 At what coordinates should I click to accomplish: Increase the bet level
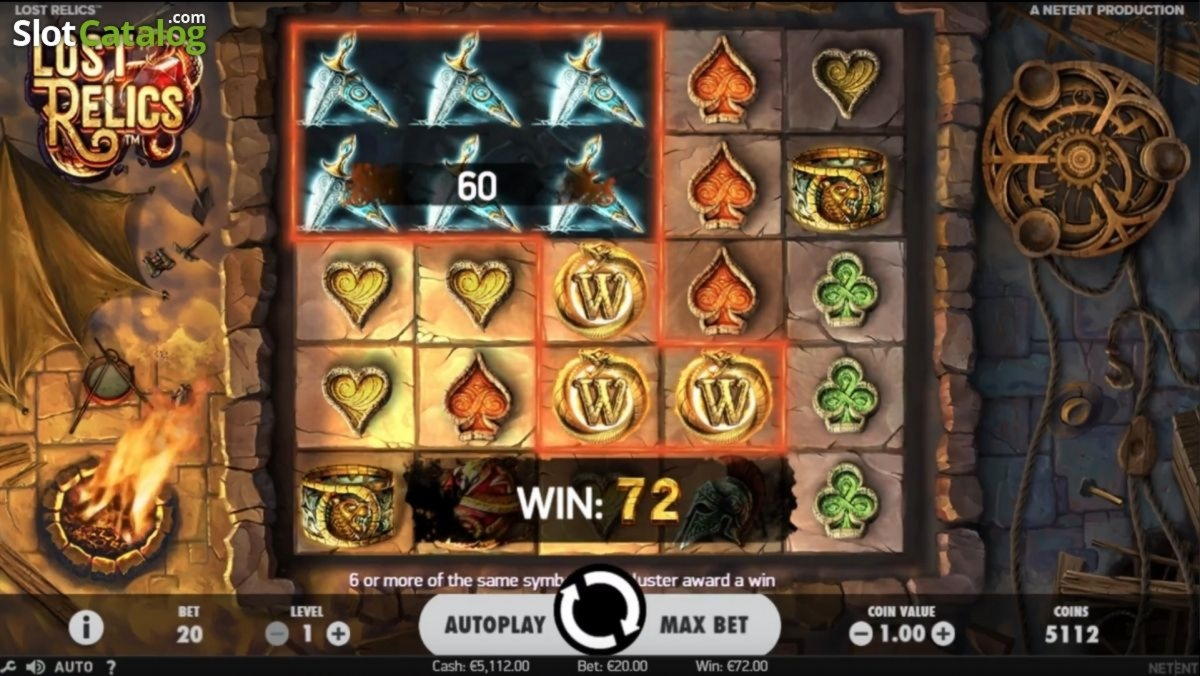338,633
